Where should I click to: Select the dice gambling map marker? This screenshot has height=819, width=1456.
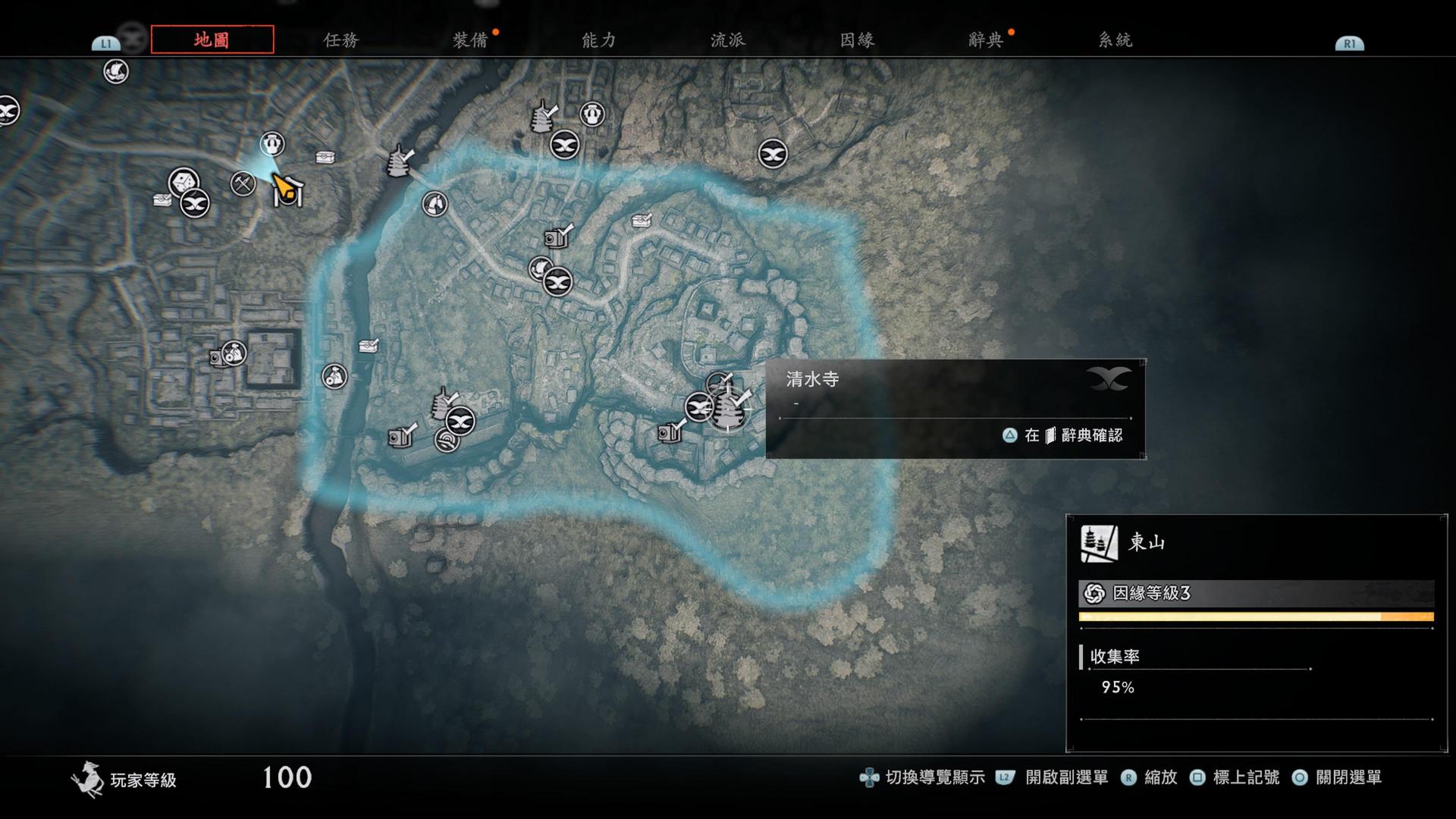click(183, 183)
